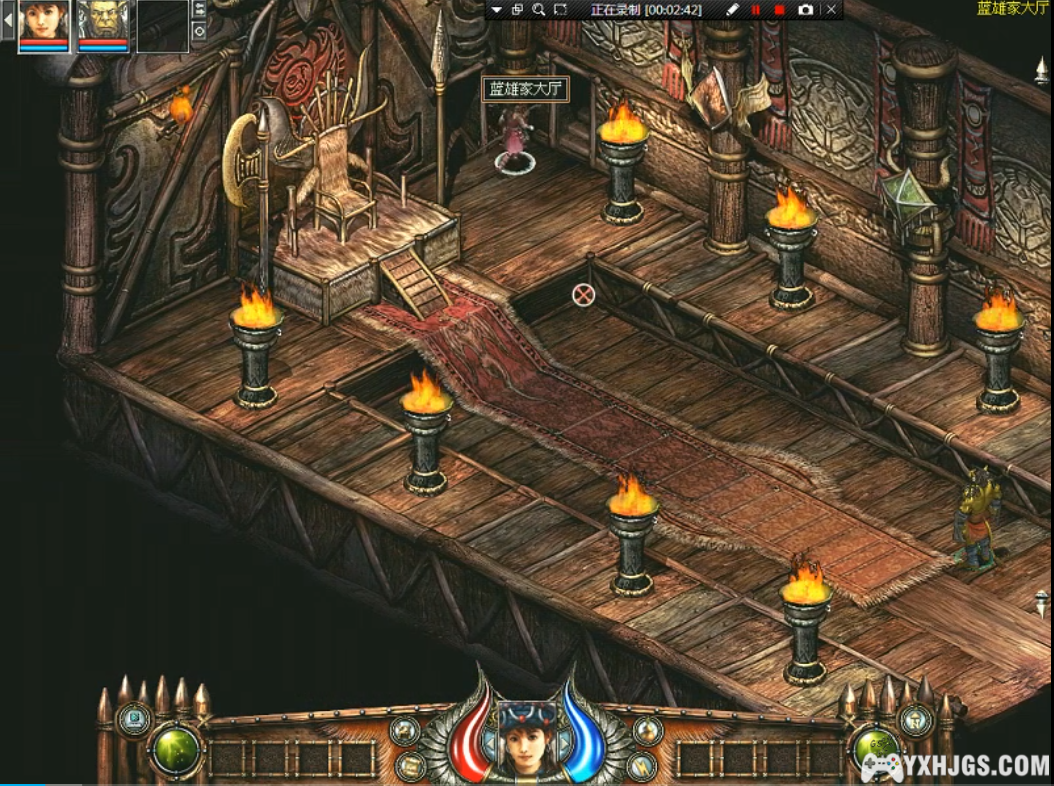Click the swap arrows button beside the portraits
The image size is (1054, 786).
(x=199, y=10)
